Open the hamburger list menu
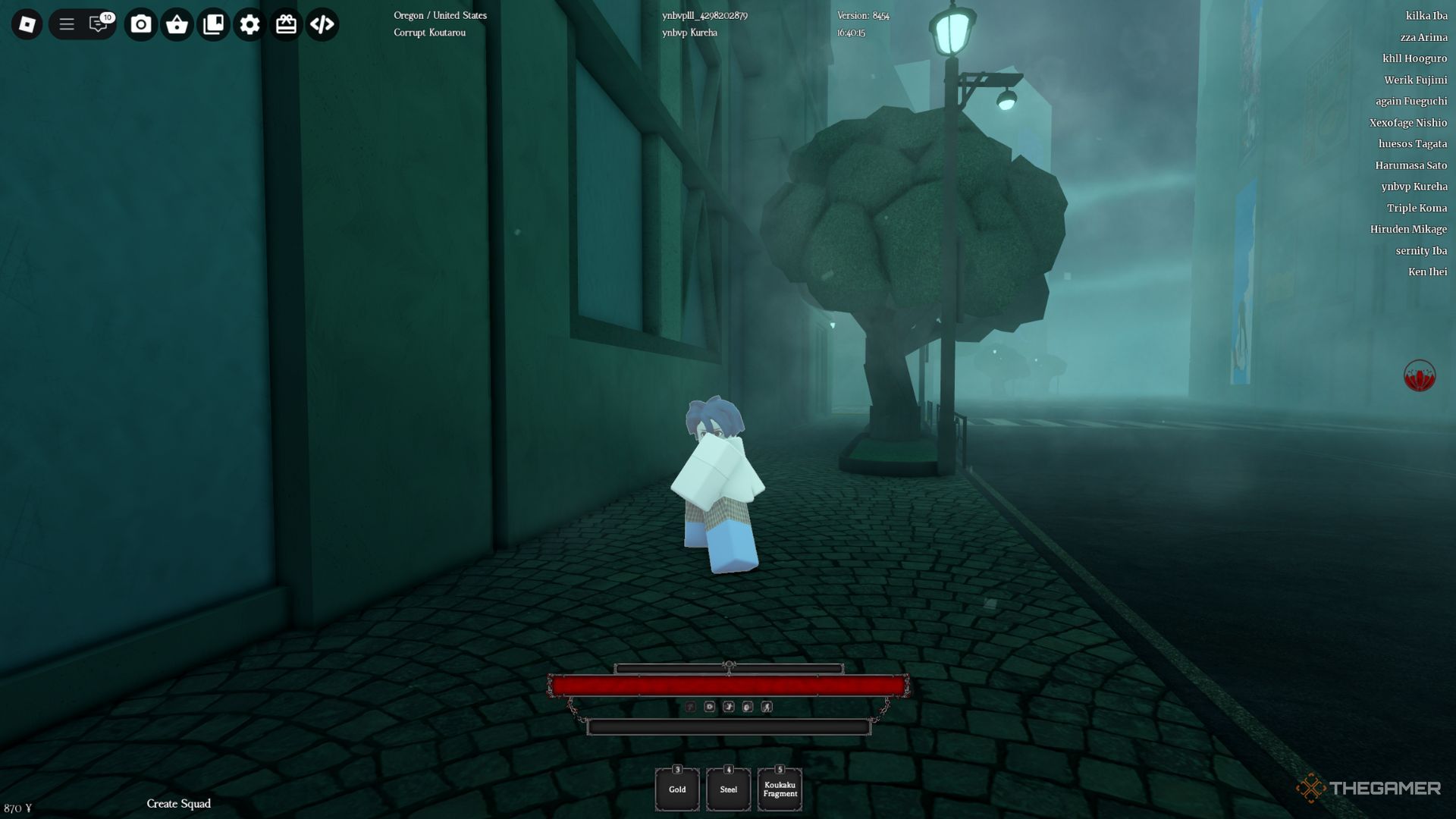This screenshot has width=1456, height=819. [67, 24]
